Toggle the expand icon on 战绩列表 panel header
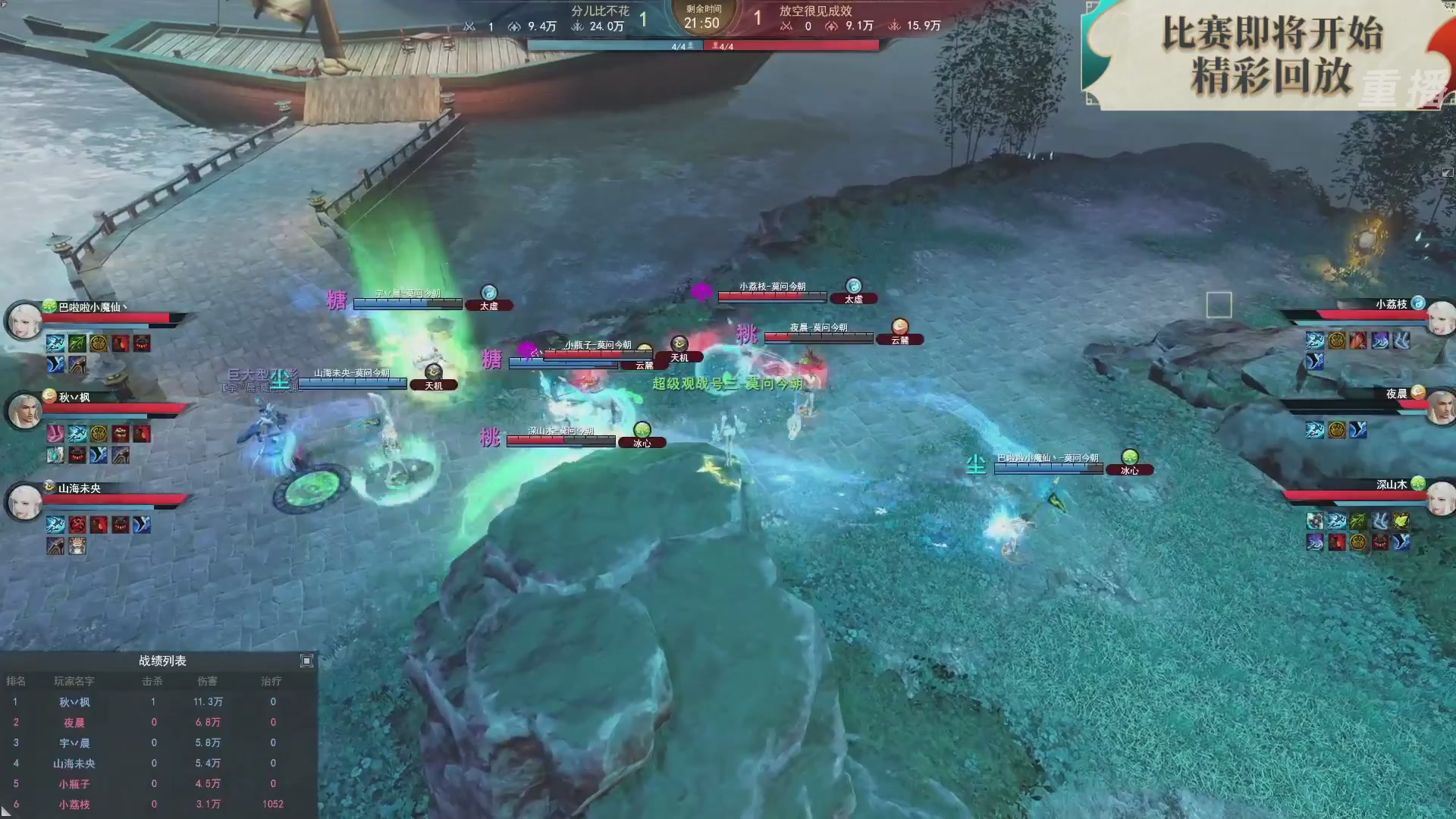 (306, 661)
